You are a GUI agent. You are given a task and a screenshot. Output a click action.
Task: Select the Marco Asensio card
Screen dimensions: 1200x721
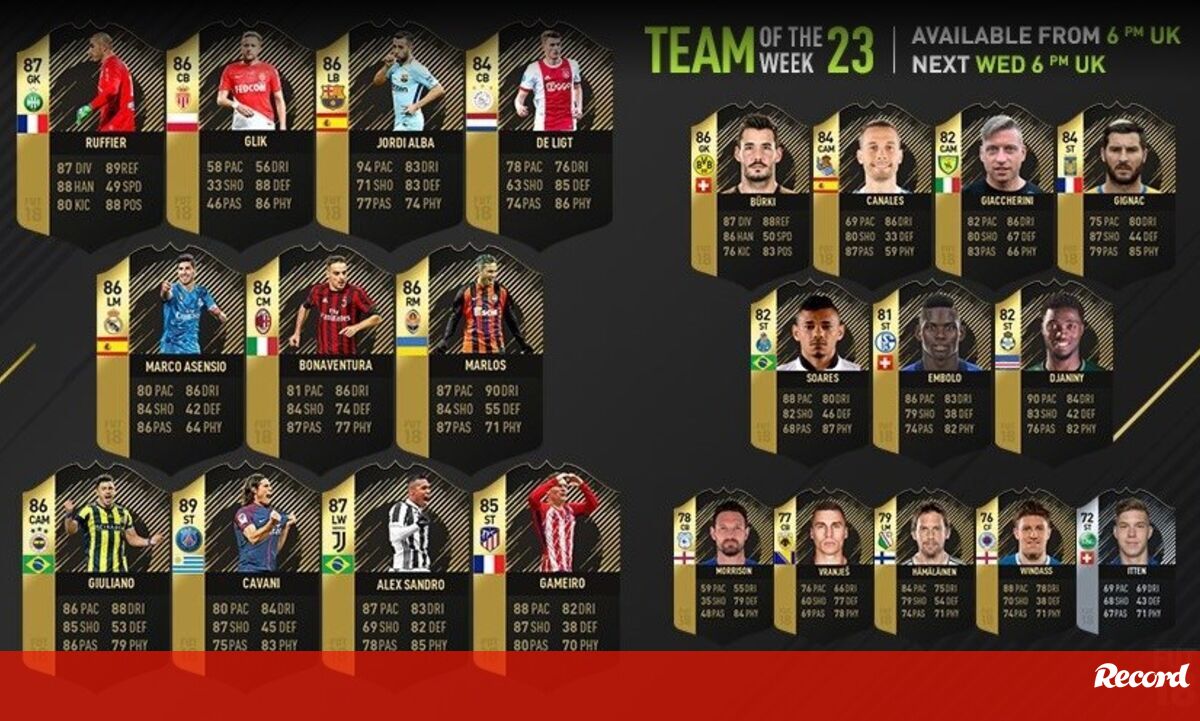point(170,350)
